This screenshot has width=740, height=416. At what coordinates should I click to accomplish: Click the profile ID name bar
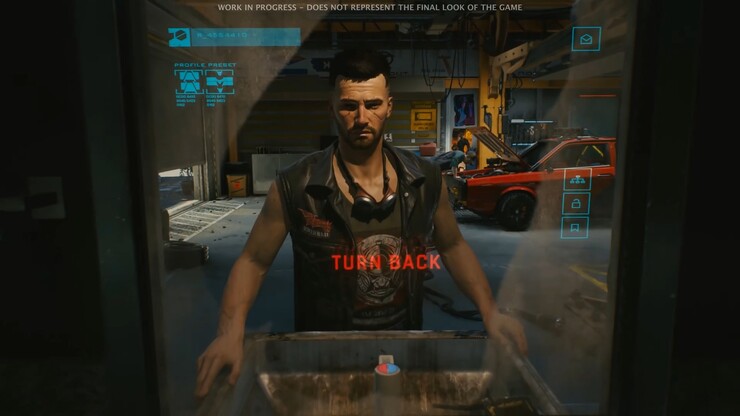(x=245, y=37)
